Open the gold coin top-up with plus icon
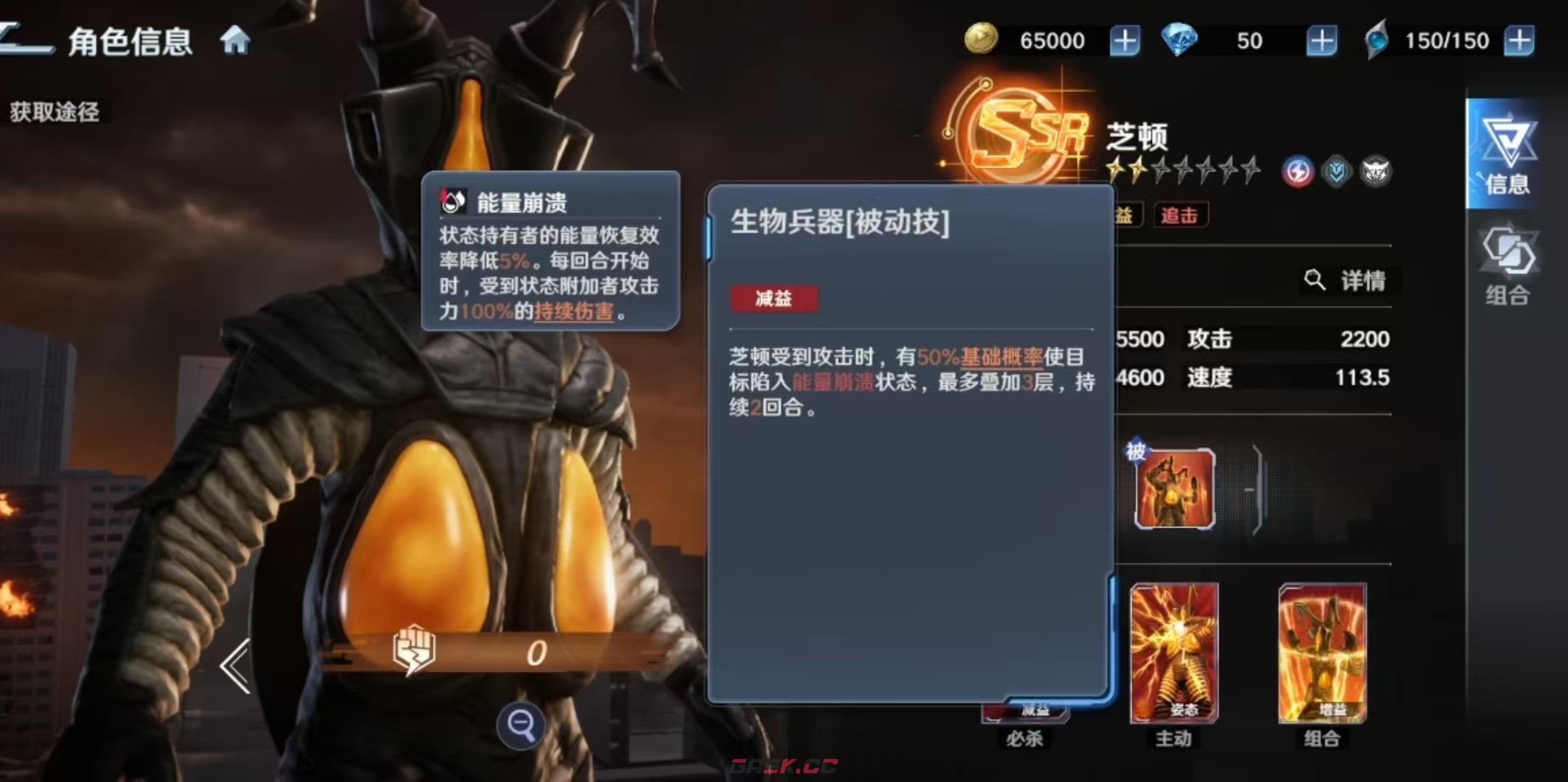1568x782 pixels. (1124, 41)
